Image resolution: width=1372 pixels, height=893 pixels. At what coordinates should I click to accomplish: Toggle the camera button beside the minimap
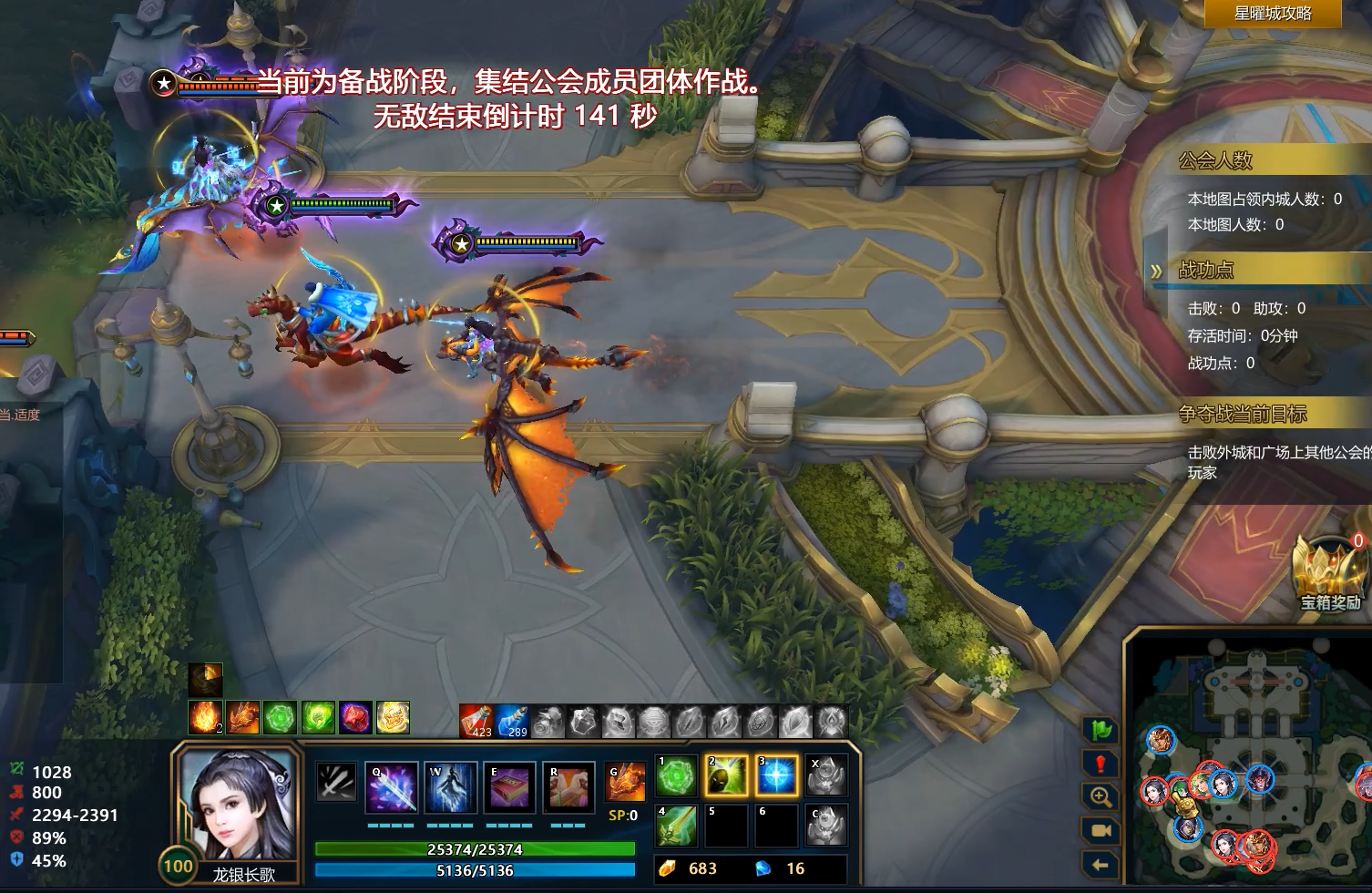tap(1101, 831)
